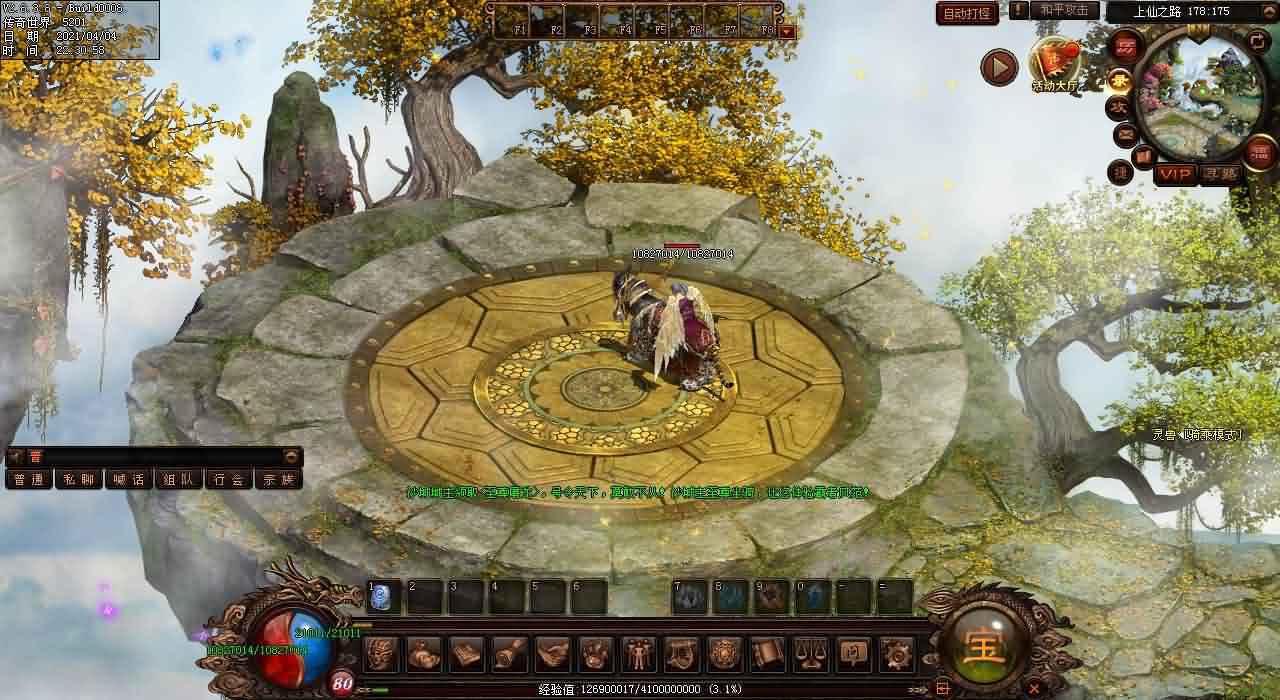This screenshot has height=700, width=1280.
Task: Open the gear settings icon
Action: point(896,654)
